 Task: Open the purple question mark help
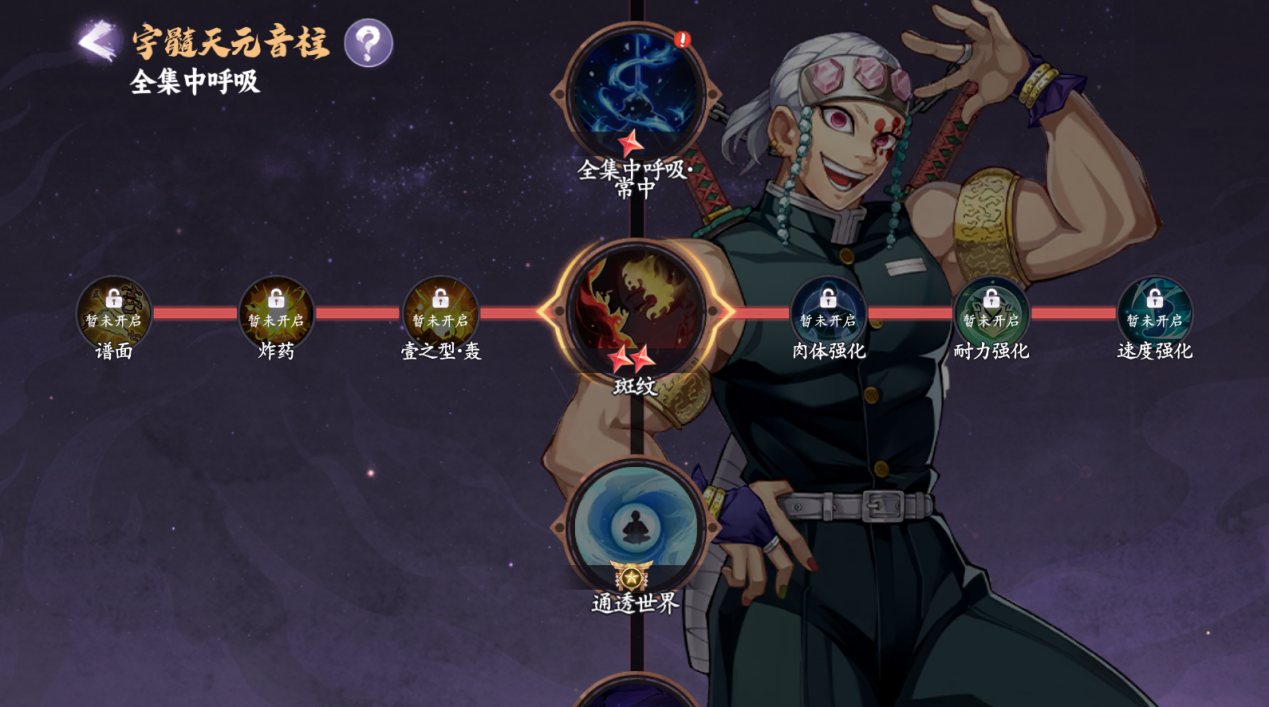368,43
